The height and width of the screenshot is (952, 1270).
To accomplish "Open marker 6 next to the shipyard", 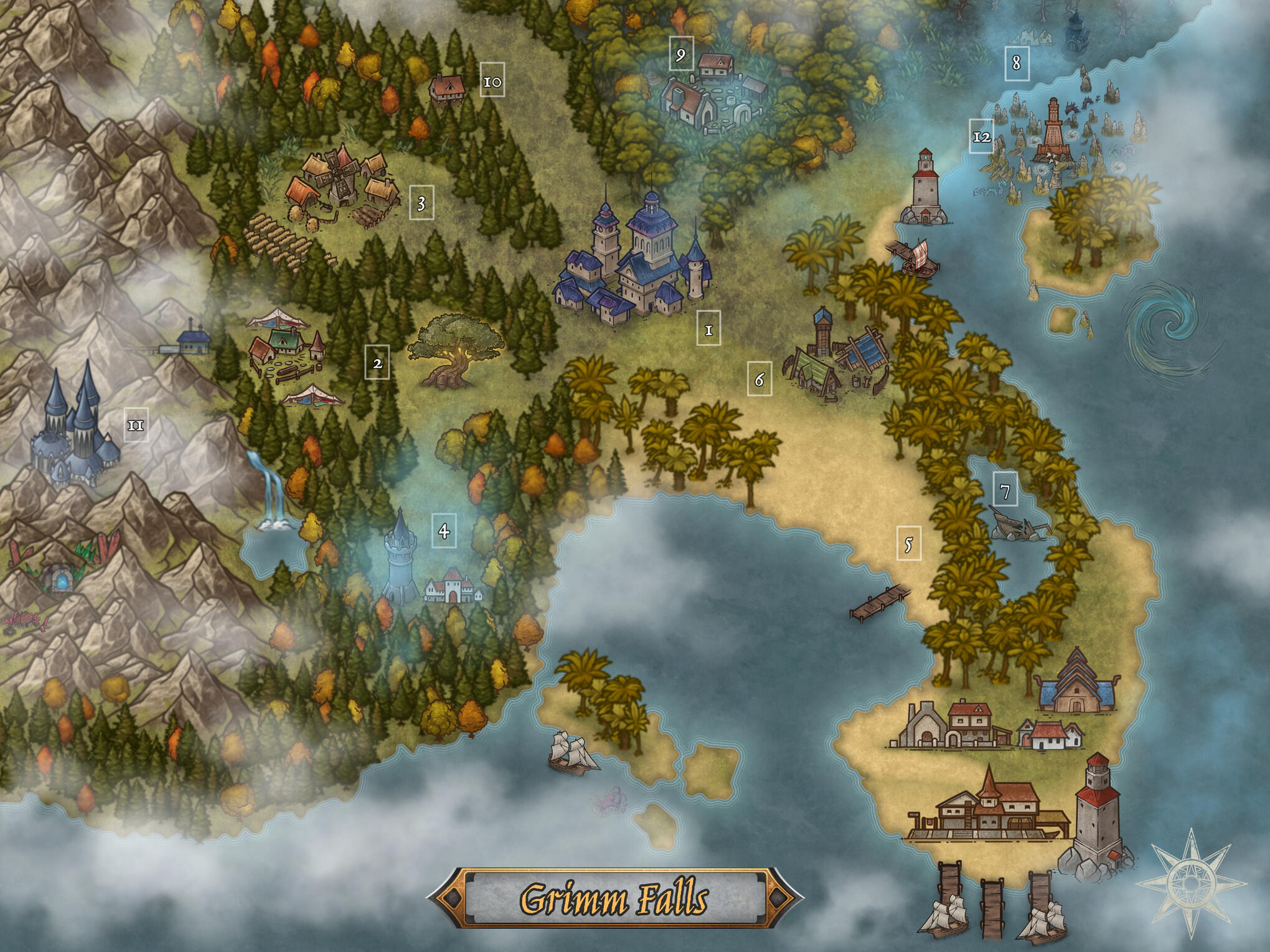I will (x=760, y=379).
